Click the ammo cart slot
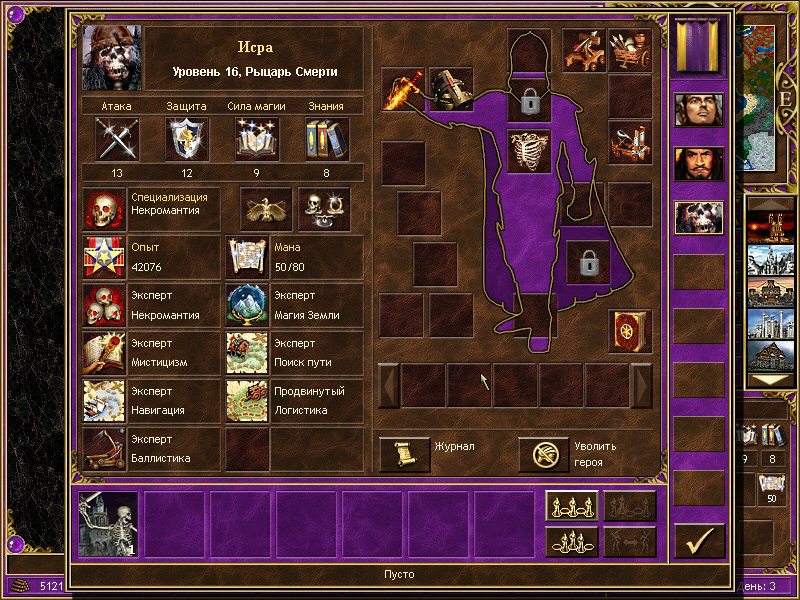800x600 pixels. tap(630, 49)
